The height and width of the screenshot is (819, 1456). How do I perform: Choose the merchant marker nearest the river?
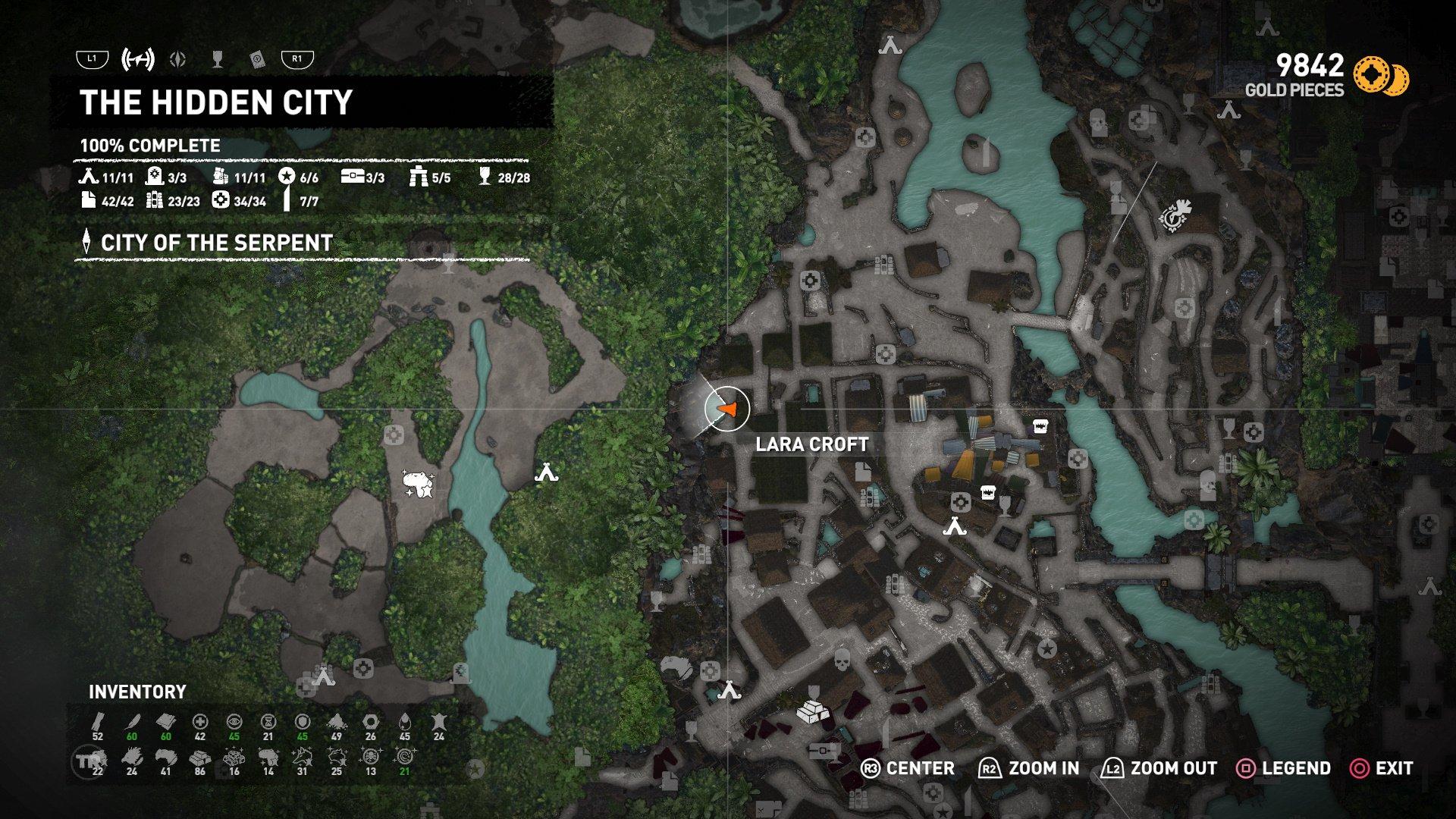pyautogui.click(x=1038, y=426)
